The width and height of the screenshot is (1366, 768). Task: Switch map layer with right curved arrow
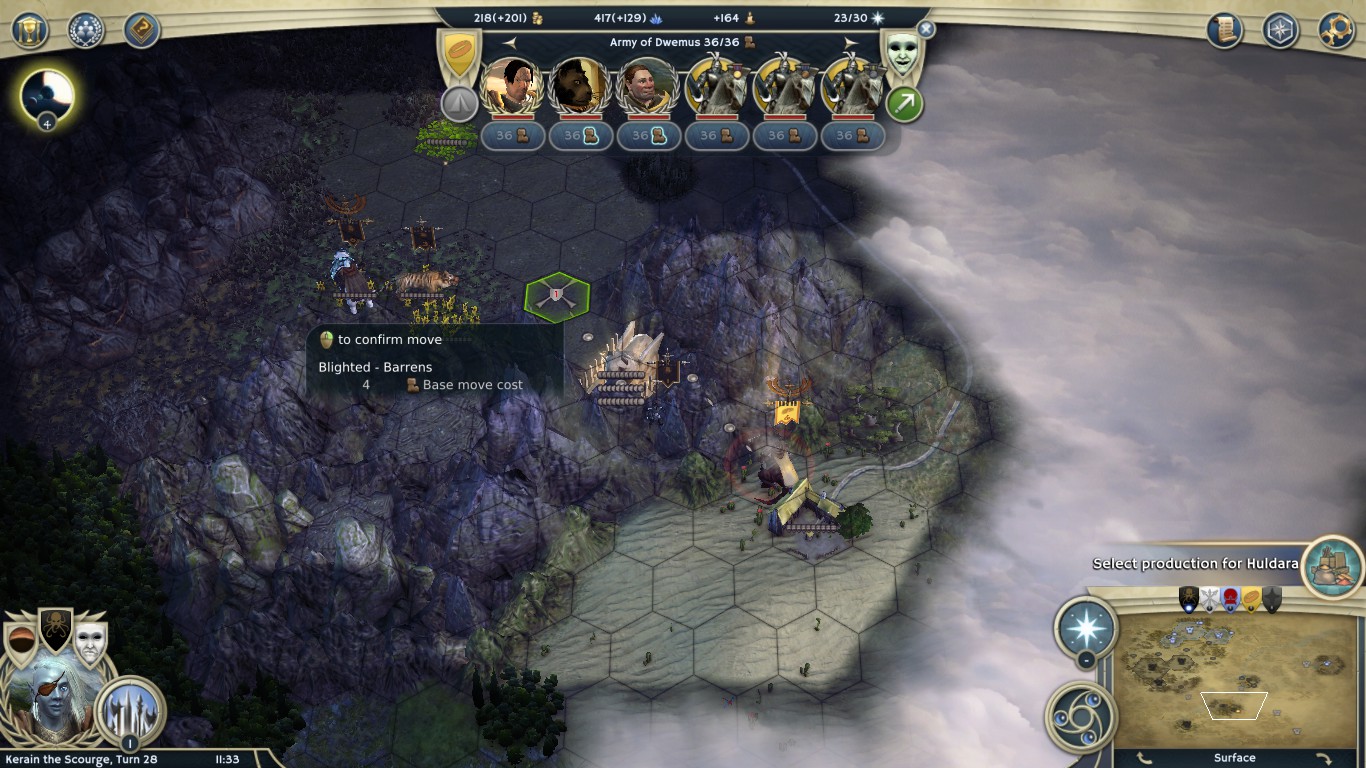point(1323,759)
